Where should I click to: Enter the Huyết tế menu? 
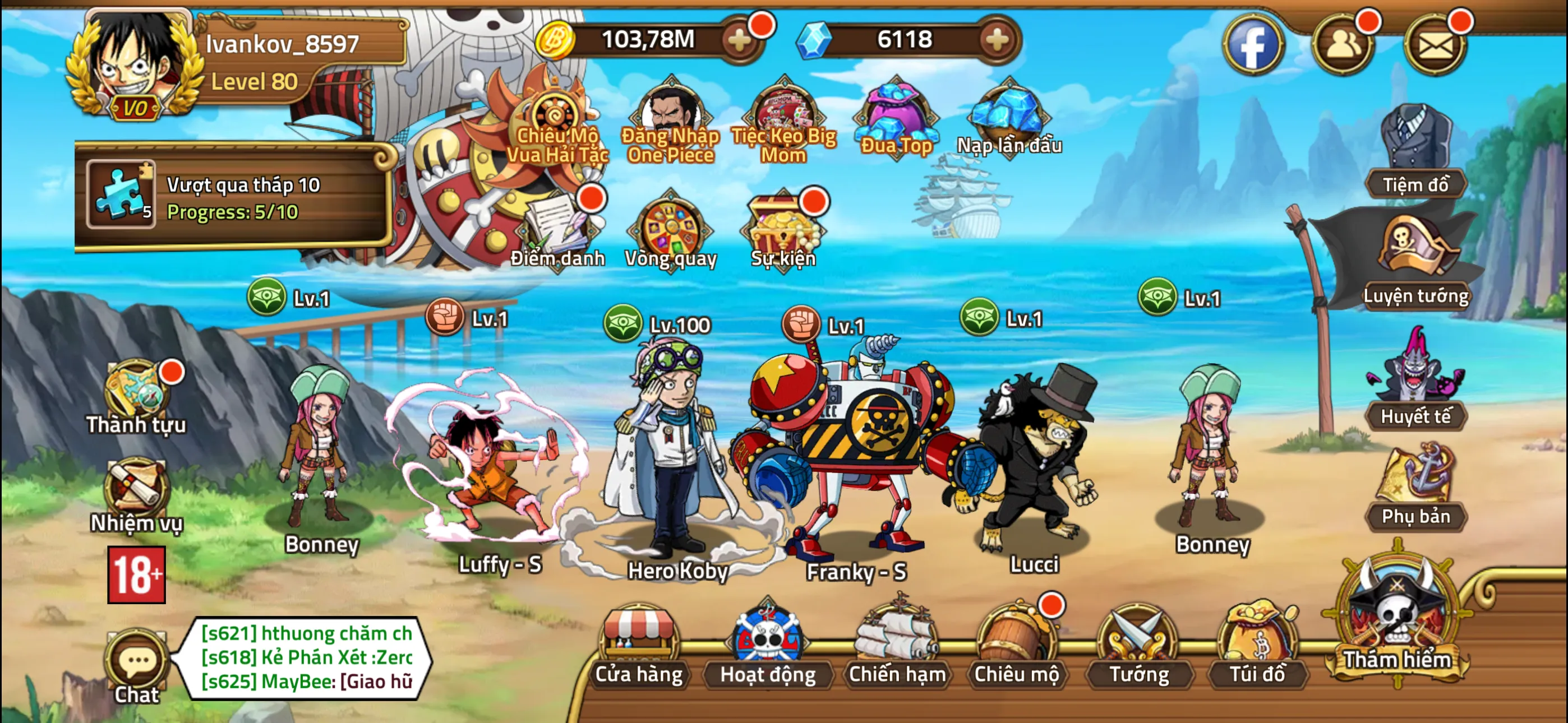(1415, 383)
